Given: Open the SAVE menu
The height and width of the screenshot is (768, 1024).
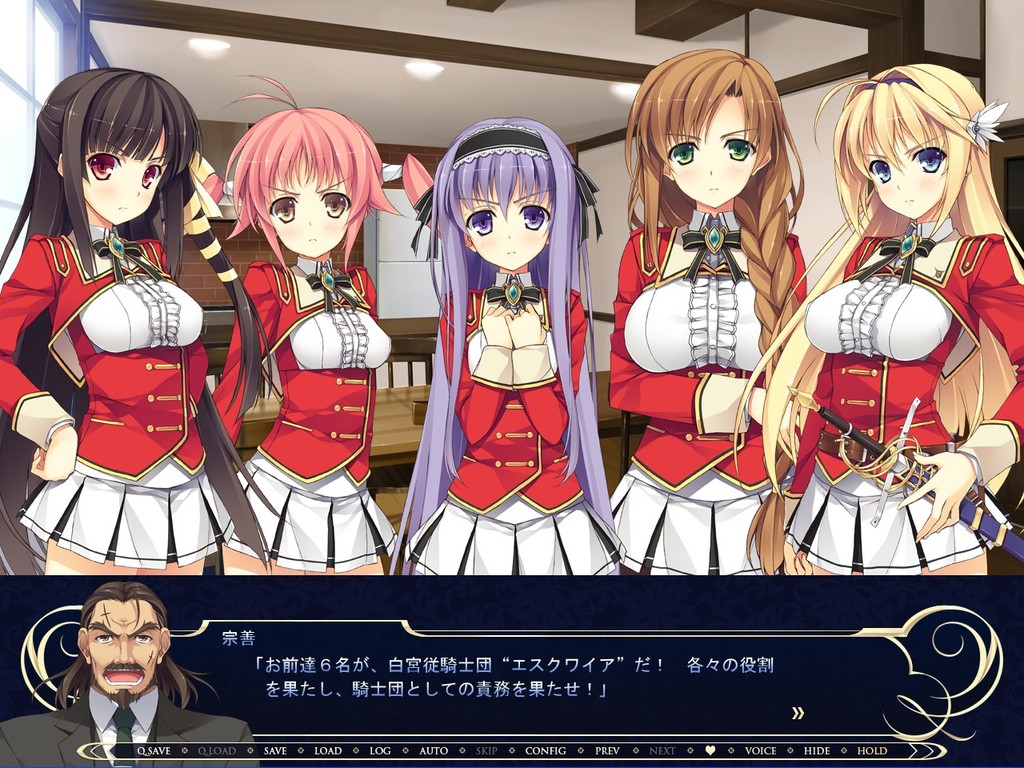Looking at the screenshot, I should coord(275,750).
